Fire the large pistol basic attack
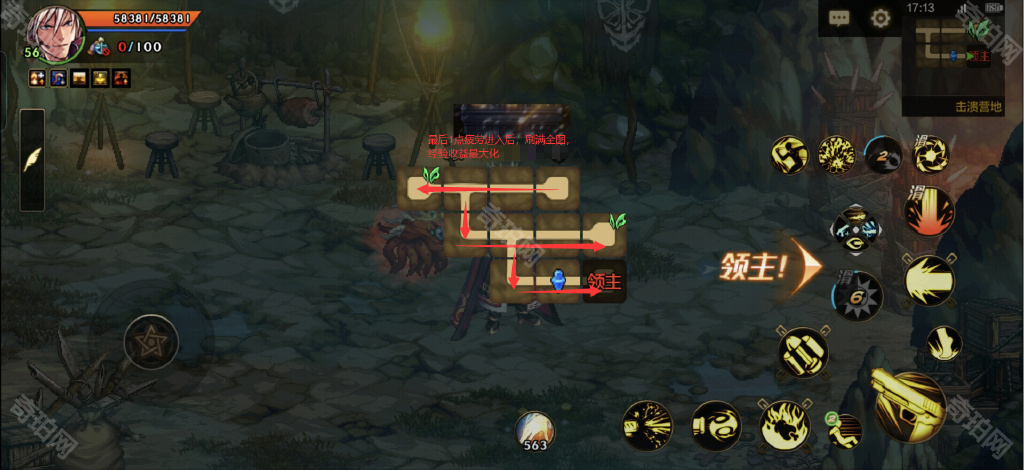 point(908,403)
